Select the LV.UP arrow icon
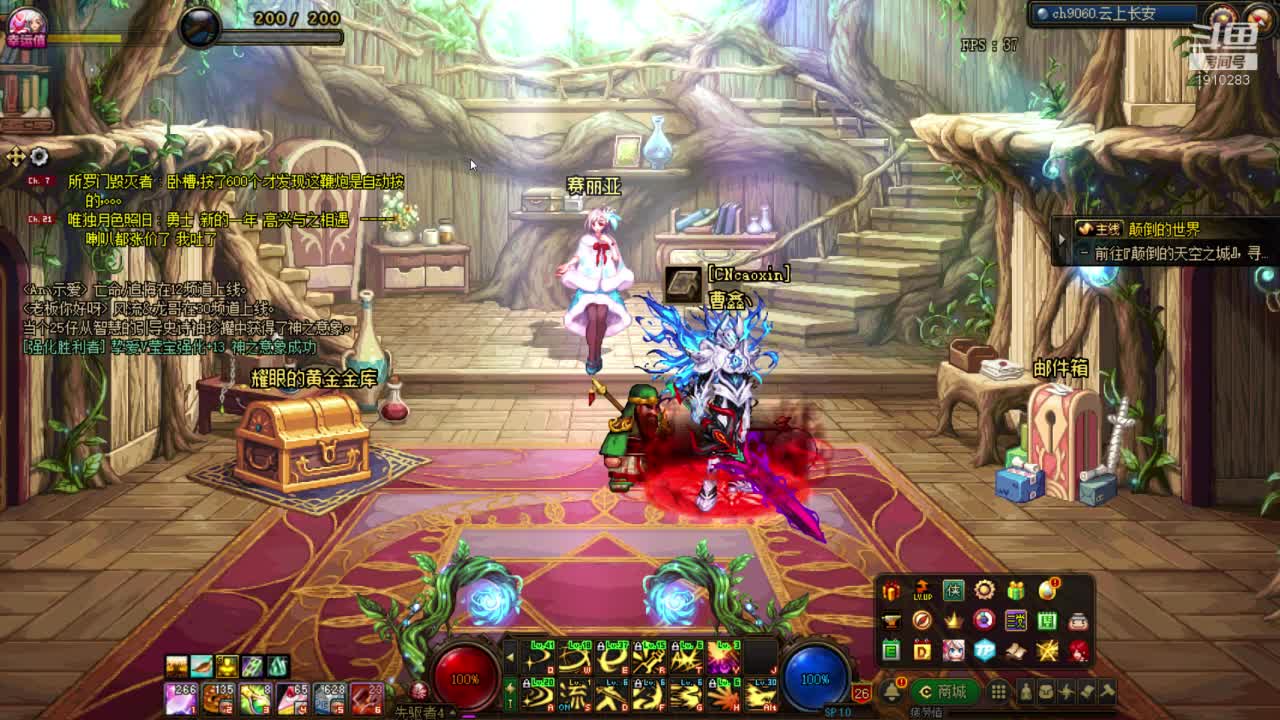Image resolution: width=1280 pixels, height=720 pixels. pos(922,590)
